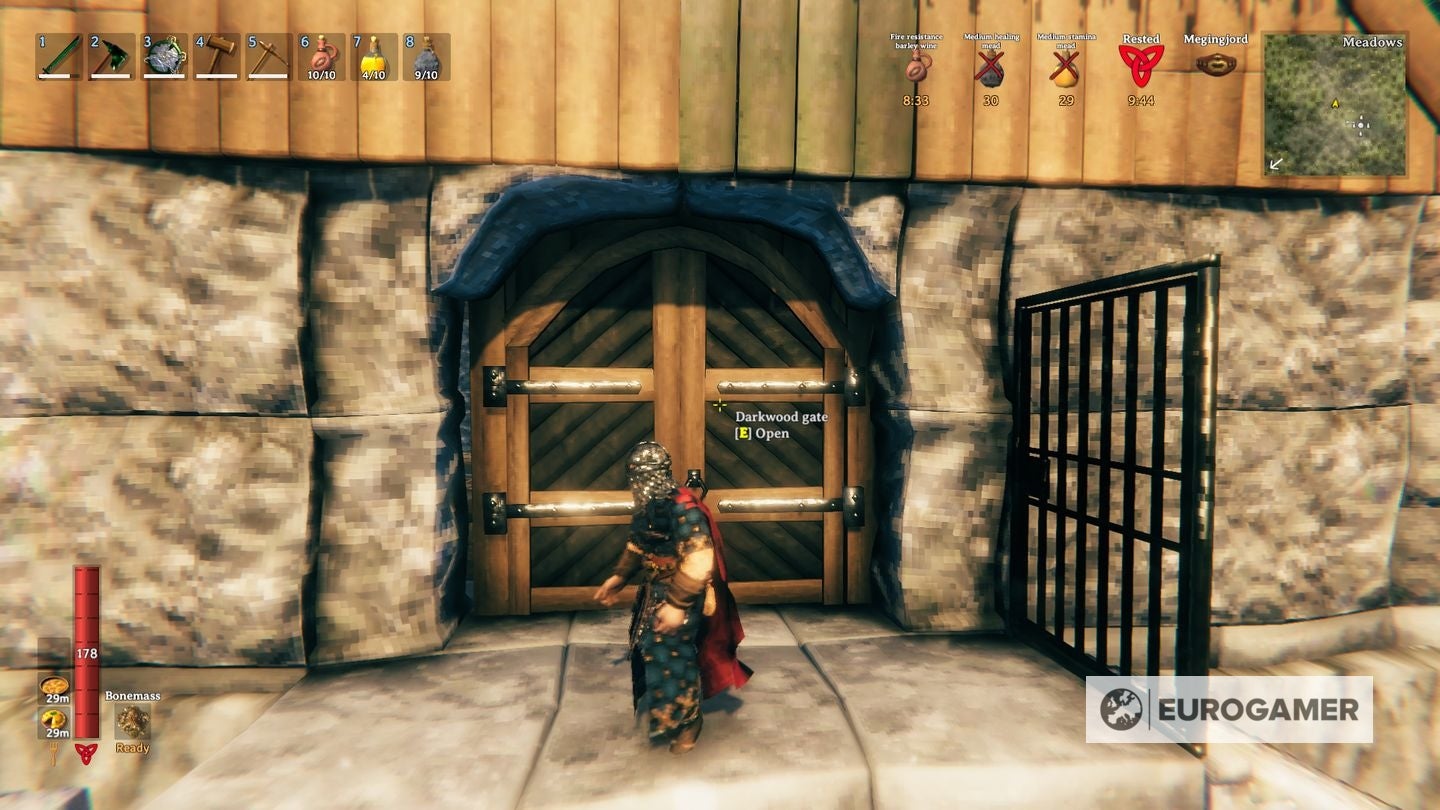Click the upper food slot with stew bowl
This screenshot has width=1440, height=810.
(x=53, y=687)
